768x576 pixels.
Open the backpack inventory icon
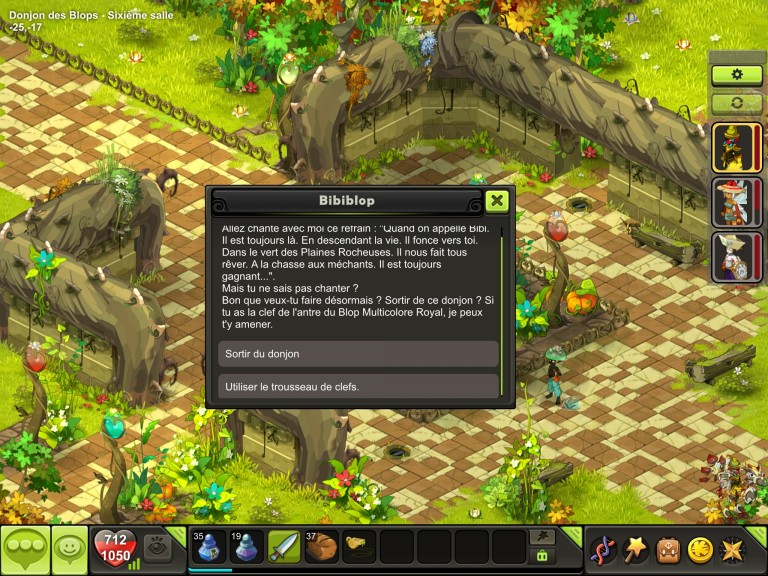(x=667, y=549)
